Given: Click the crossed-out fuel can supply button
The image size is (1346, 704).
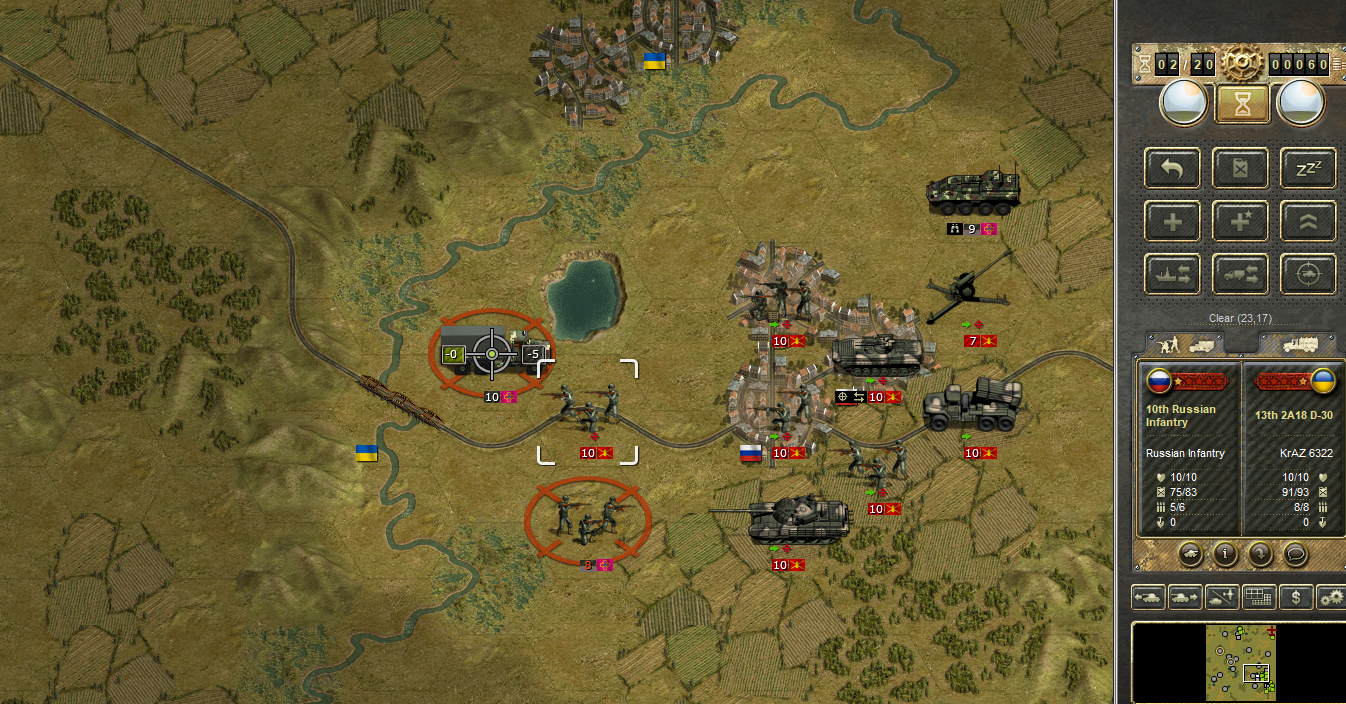Looking at the screenshot, I should 1241,168.
